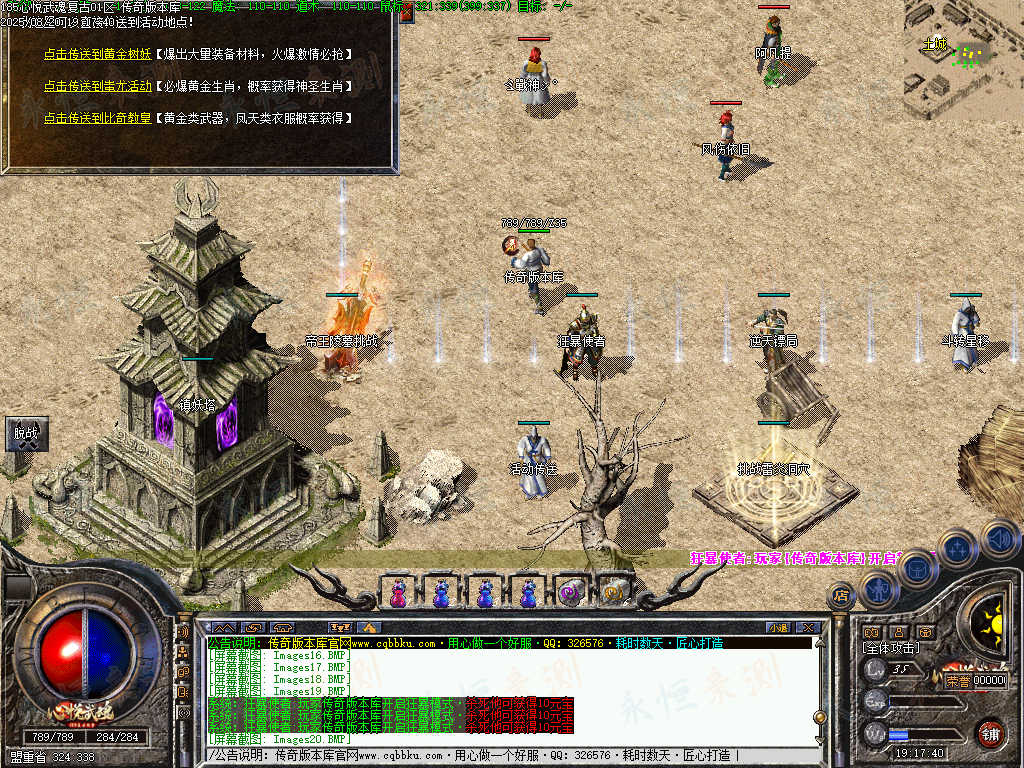Click the 荣誉 honor label

click(x=957, y=681)
